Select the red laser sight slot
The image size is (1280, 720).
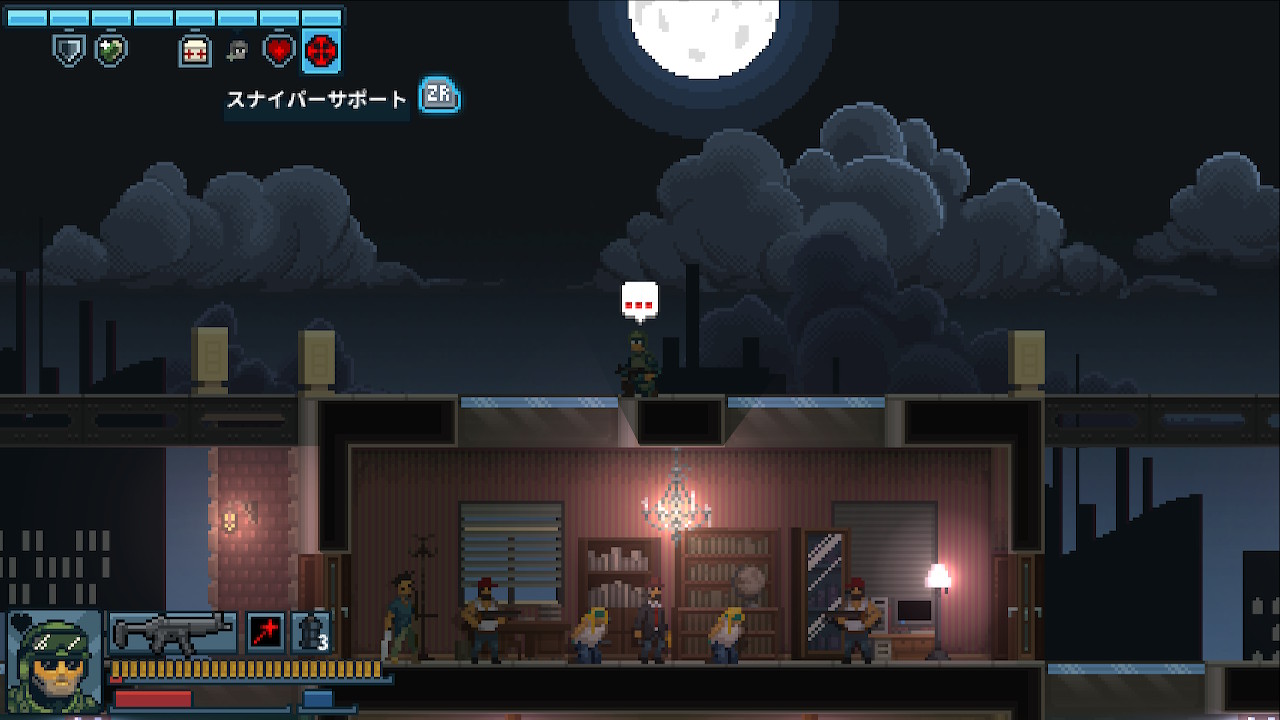click(x=265, y=632)
